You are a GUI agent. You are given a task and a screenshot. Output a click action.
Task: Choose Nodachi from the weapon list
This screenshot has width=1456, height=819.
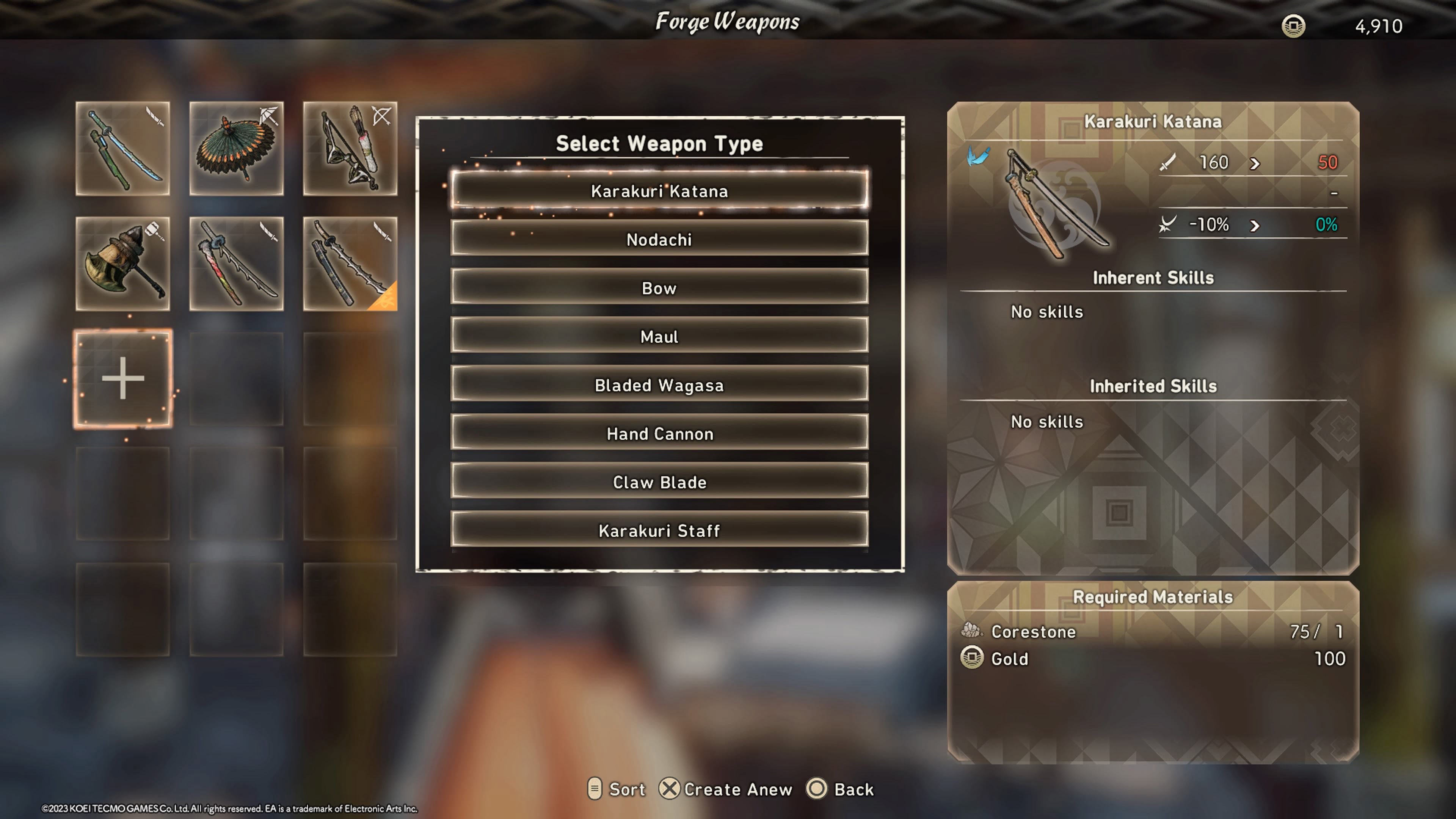pos(659,240)
